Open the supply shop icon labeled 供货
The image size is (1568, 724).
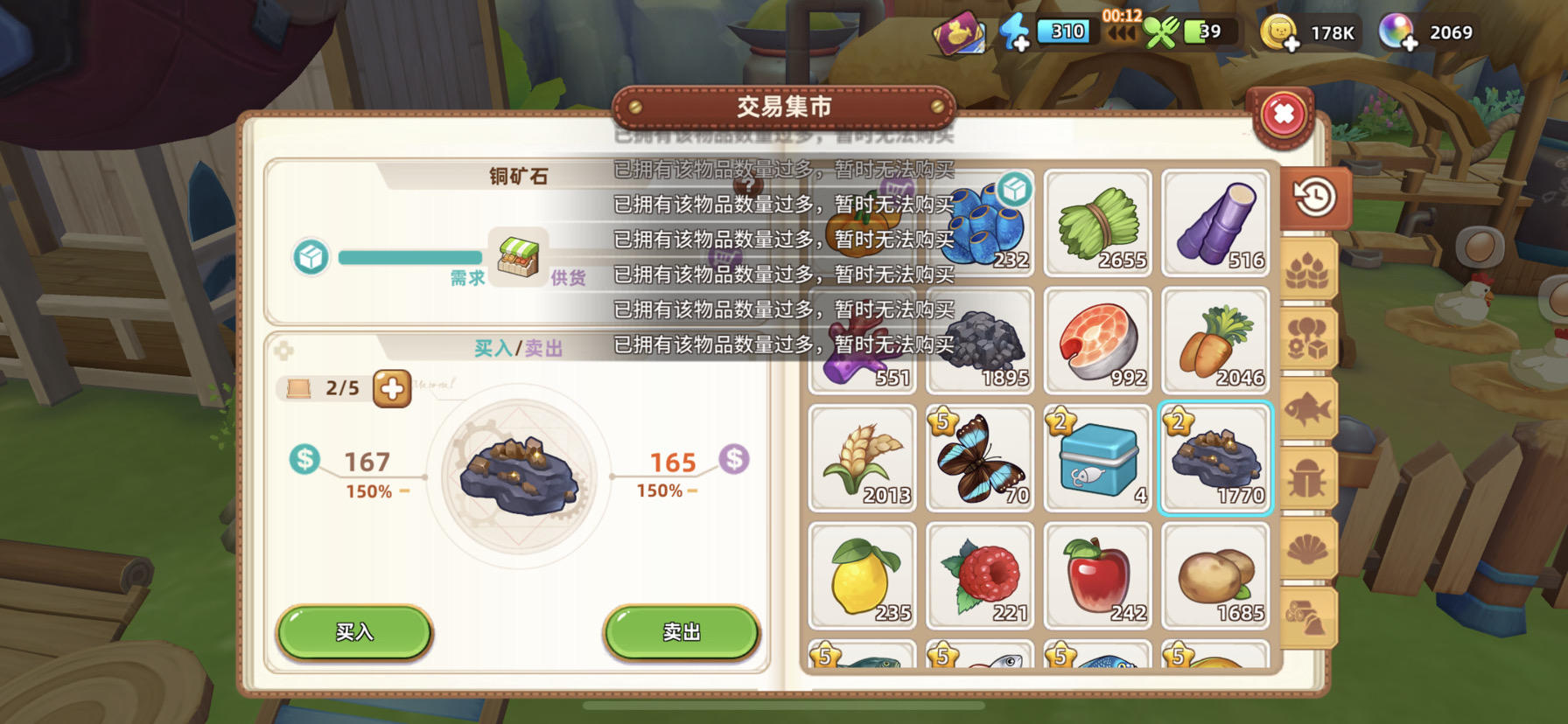[518, 256]
